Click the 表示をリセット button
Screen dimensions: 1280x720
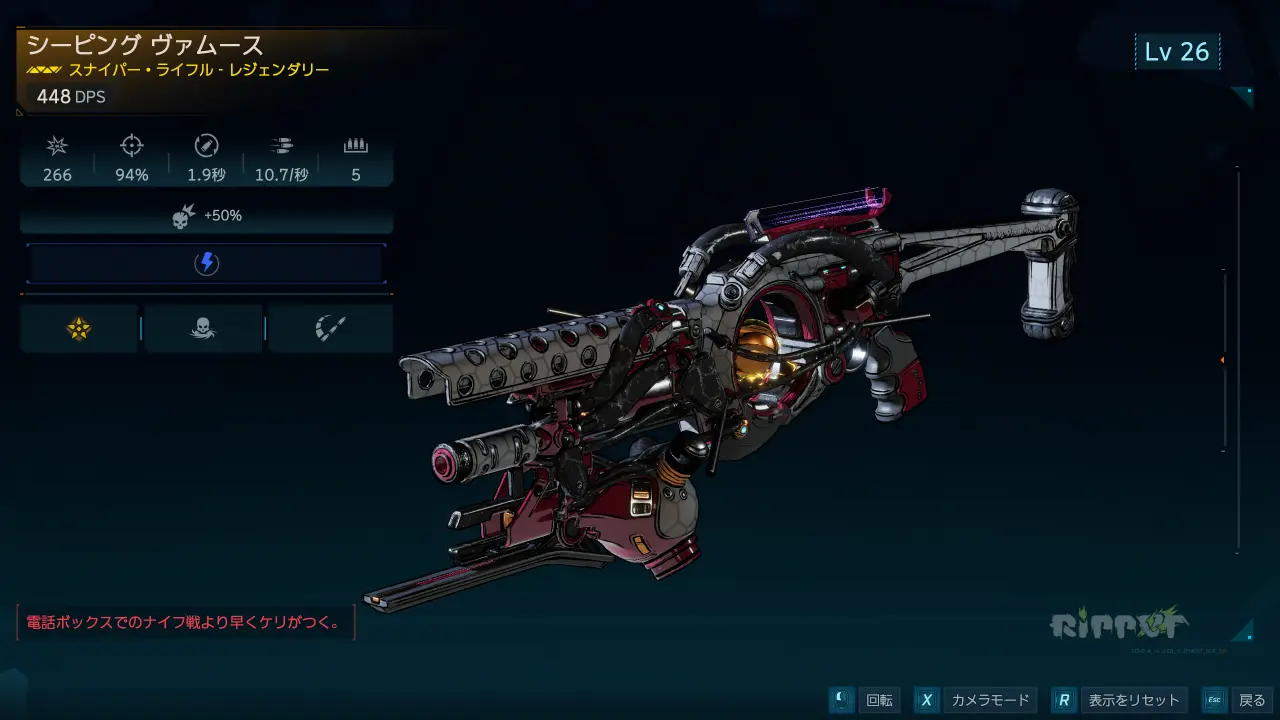pos(1120,700)
